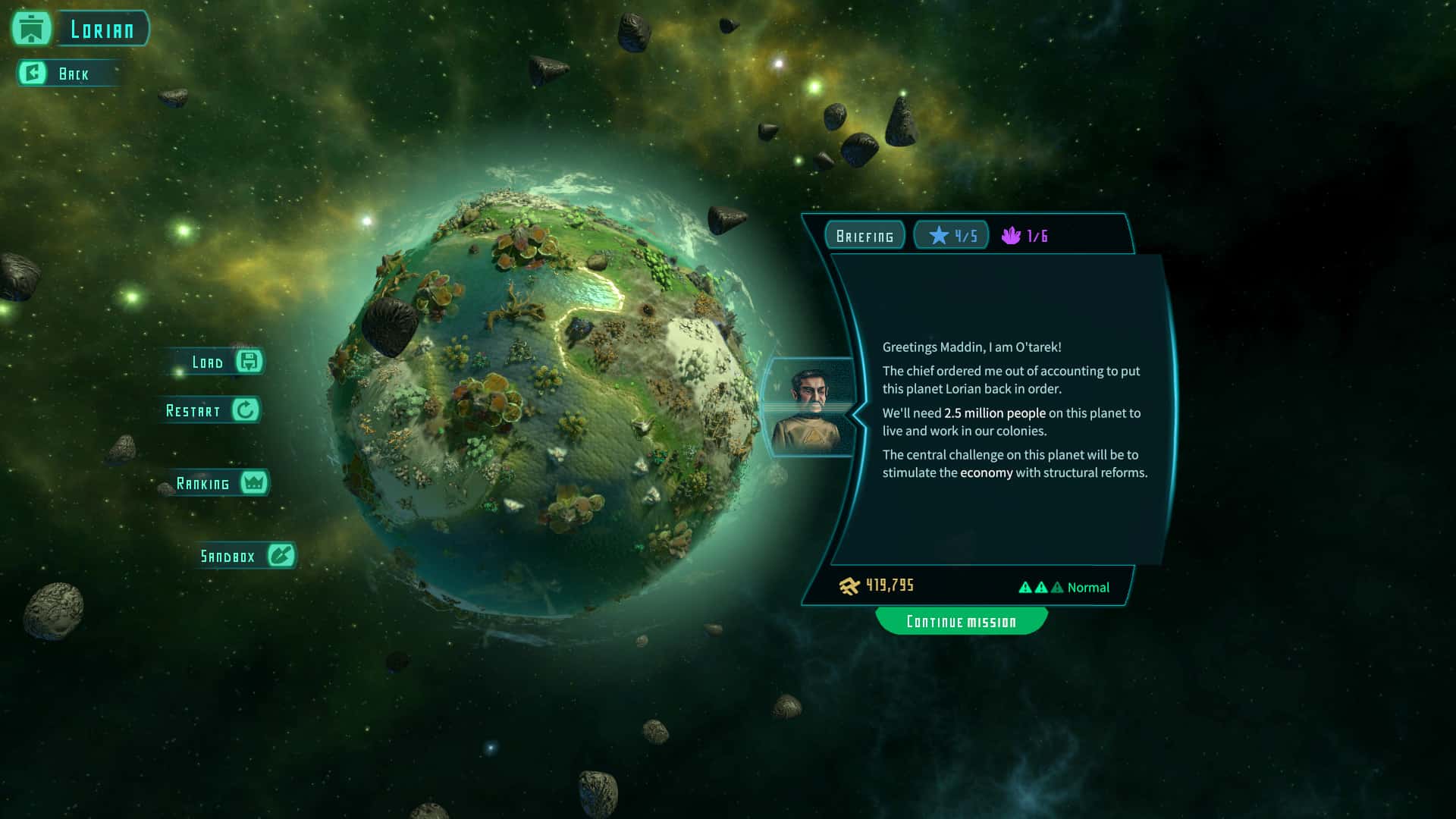Screen dimensions: 1456x819
Task: Open the purple crystal 1/6 tab
Action: tap(1025, 236)
